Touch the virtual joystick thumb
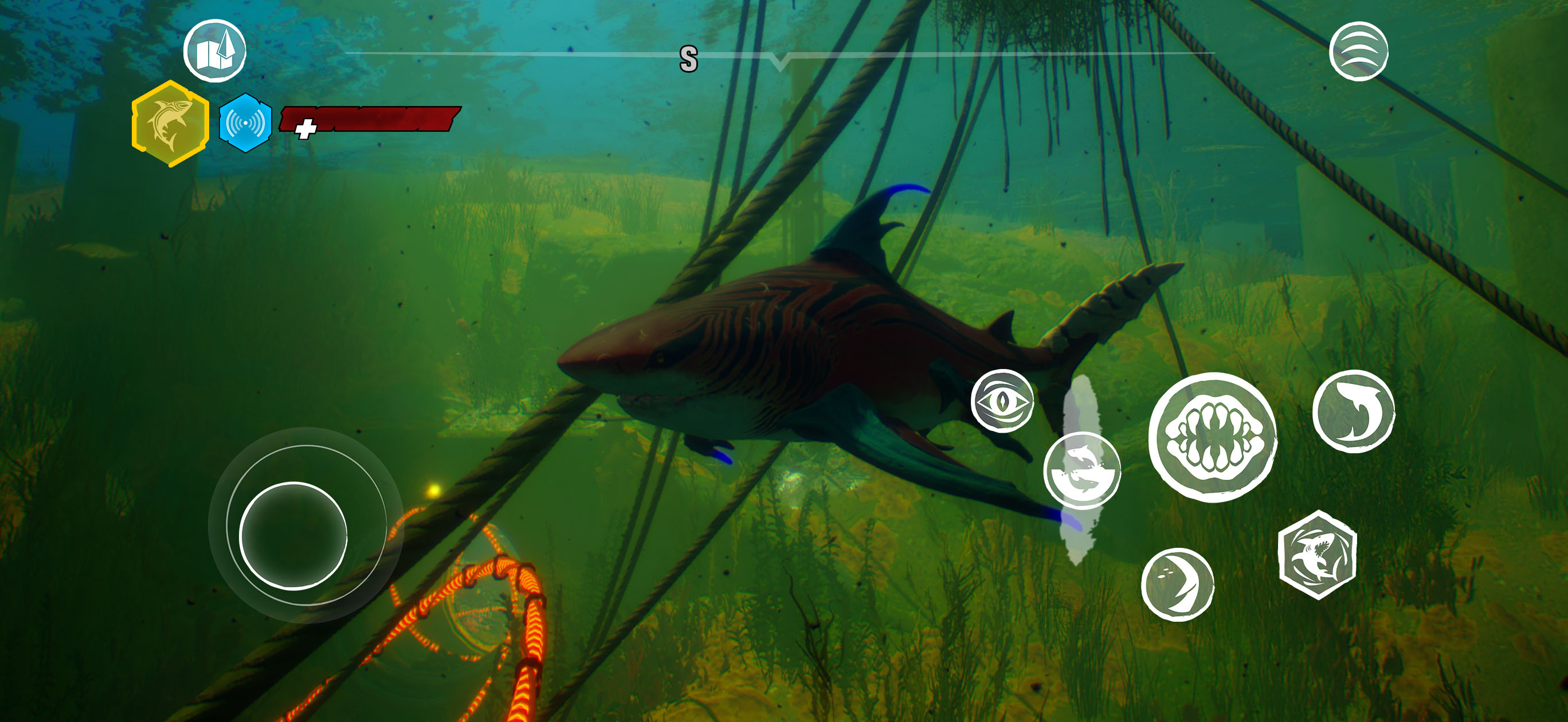Image resolution: width=1568 pixels, height=722 pixels. (293, 536)
